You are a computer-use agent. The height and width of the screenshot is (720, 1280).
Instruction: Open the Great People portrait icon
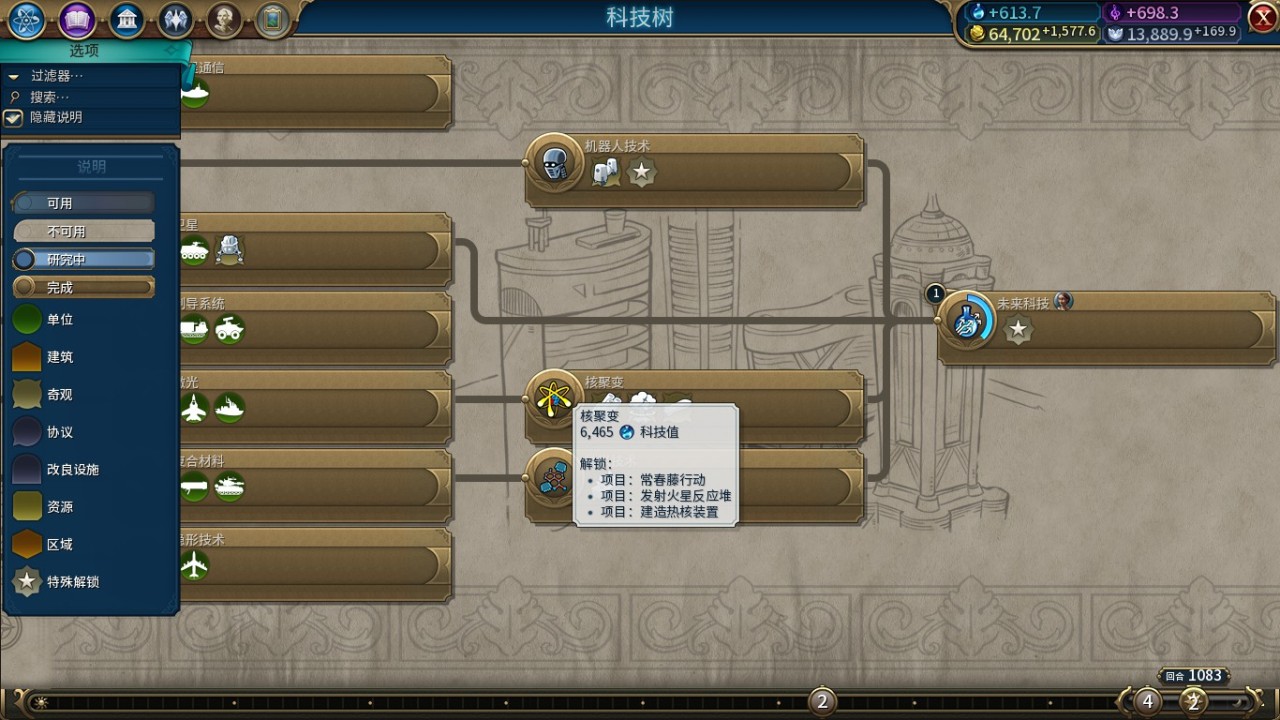click(x=222, y=17)
